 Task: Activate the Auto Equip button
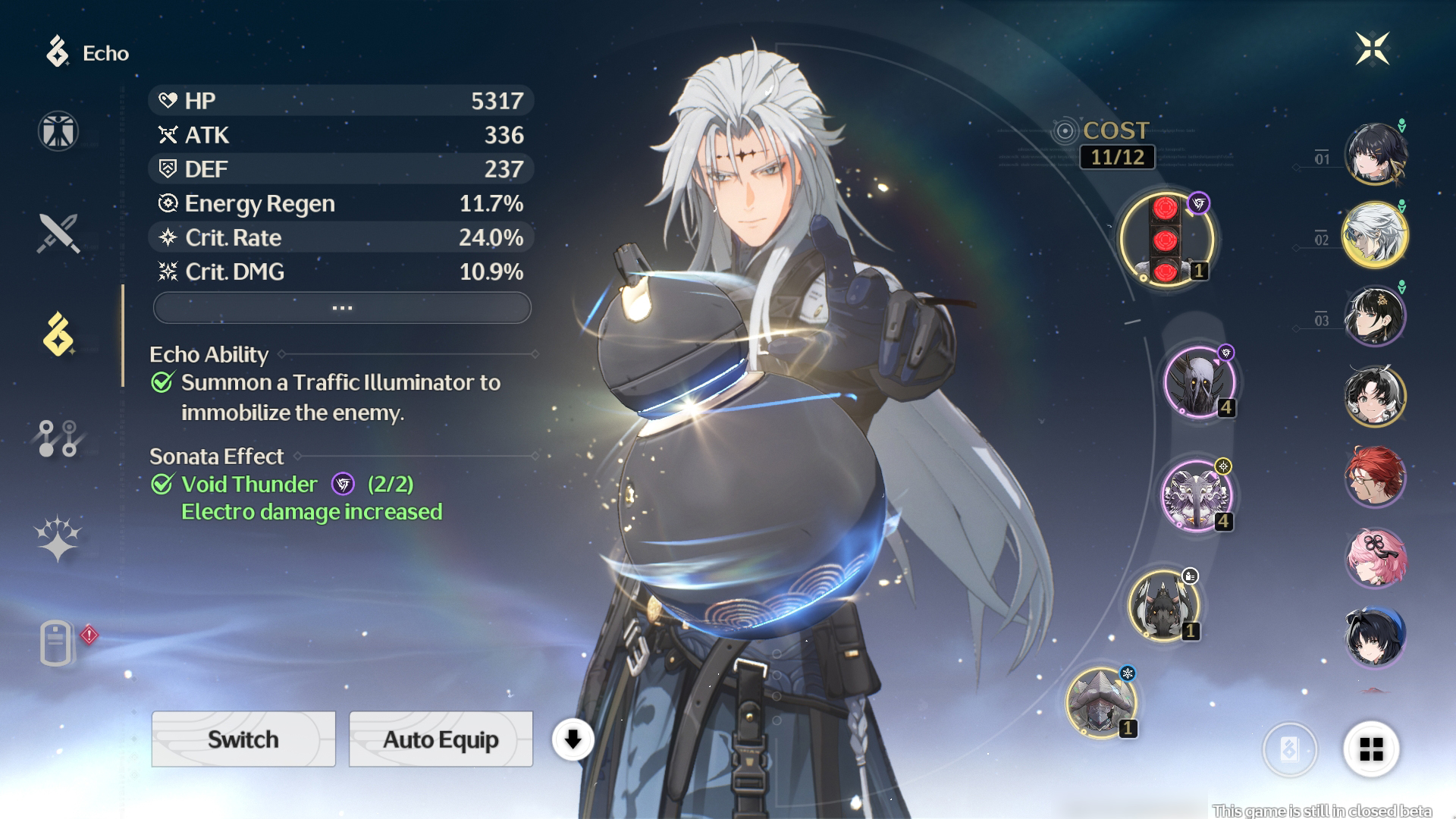coord(441,739)
